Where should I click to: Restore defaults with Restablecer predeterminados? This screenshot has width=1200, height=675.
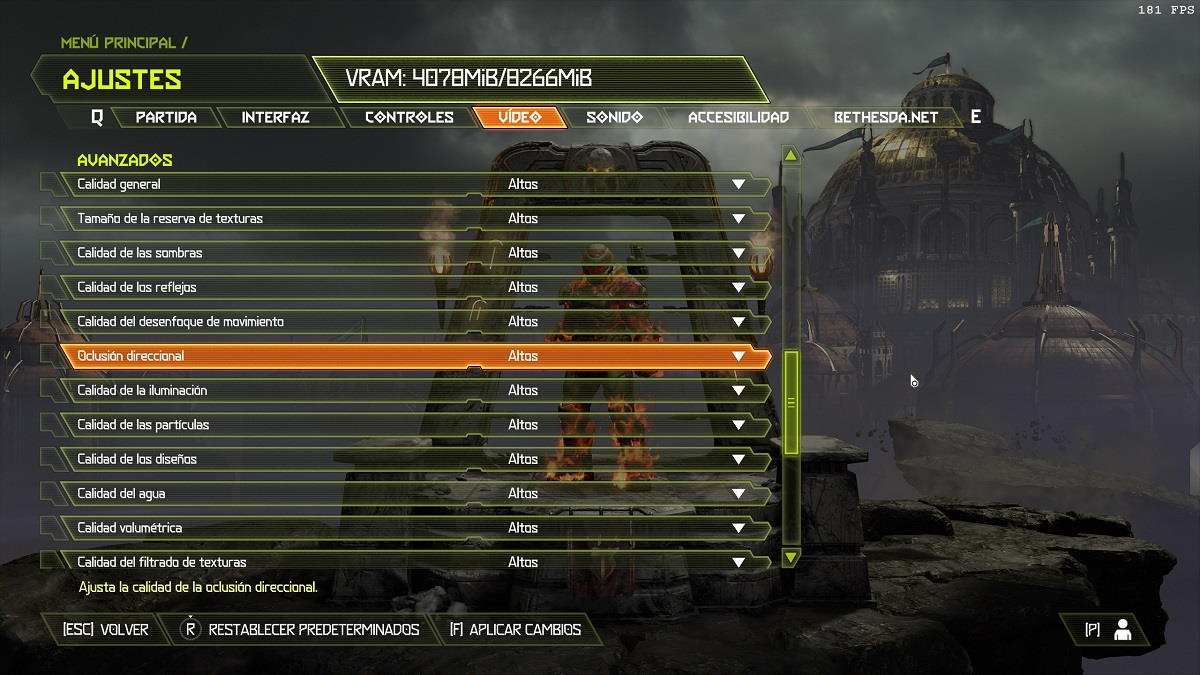(x=300, y=630)
